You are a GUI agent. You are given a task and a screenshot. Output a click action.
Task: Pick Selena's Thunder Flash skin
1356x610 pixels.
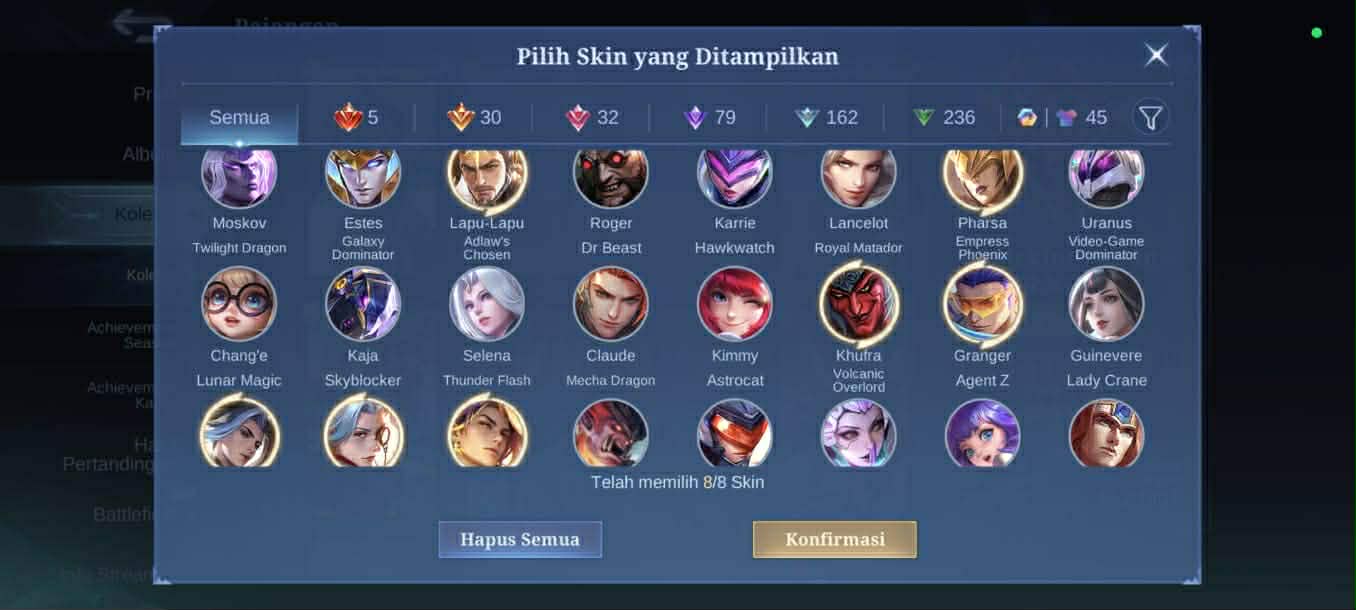click(487, 304)
